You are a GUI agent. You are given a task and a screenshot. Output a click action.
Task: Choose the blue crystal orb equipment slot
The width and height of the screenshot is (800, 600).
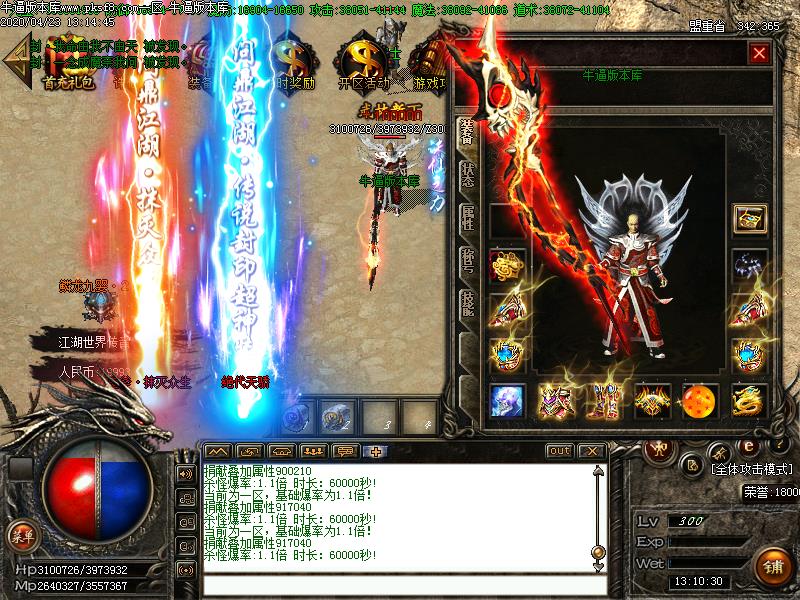(x=507, y=401)
